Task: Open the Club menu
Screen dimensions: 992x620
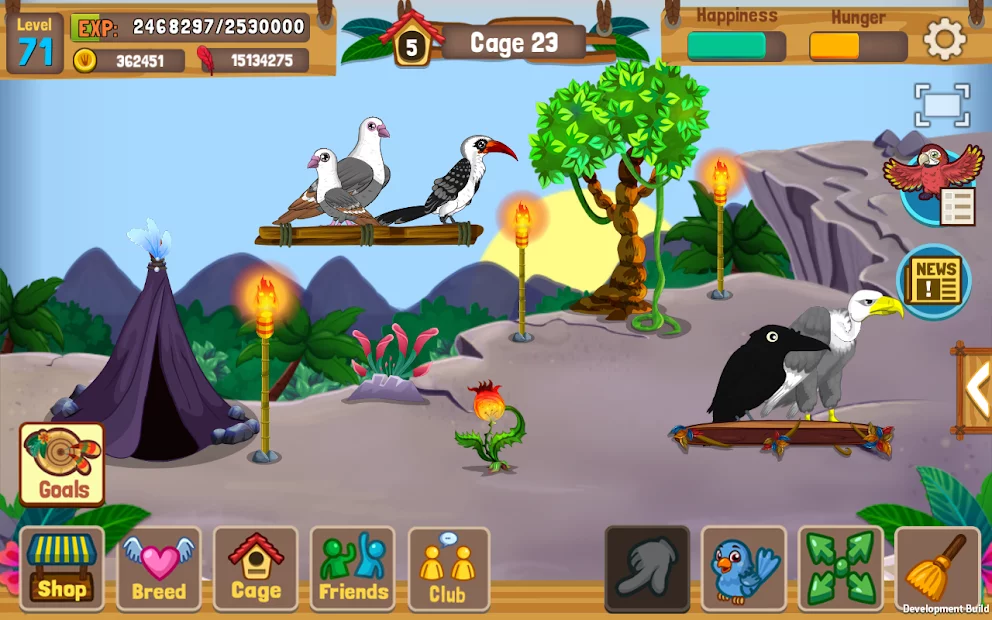Action: (x=448, y=568)
